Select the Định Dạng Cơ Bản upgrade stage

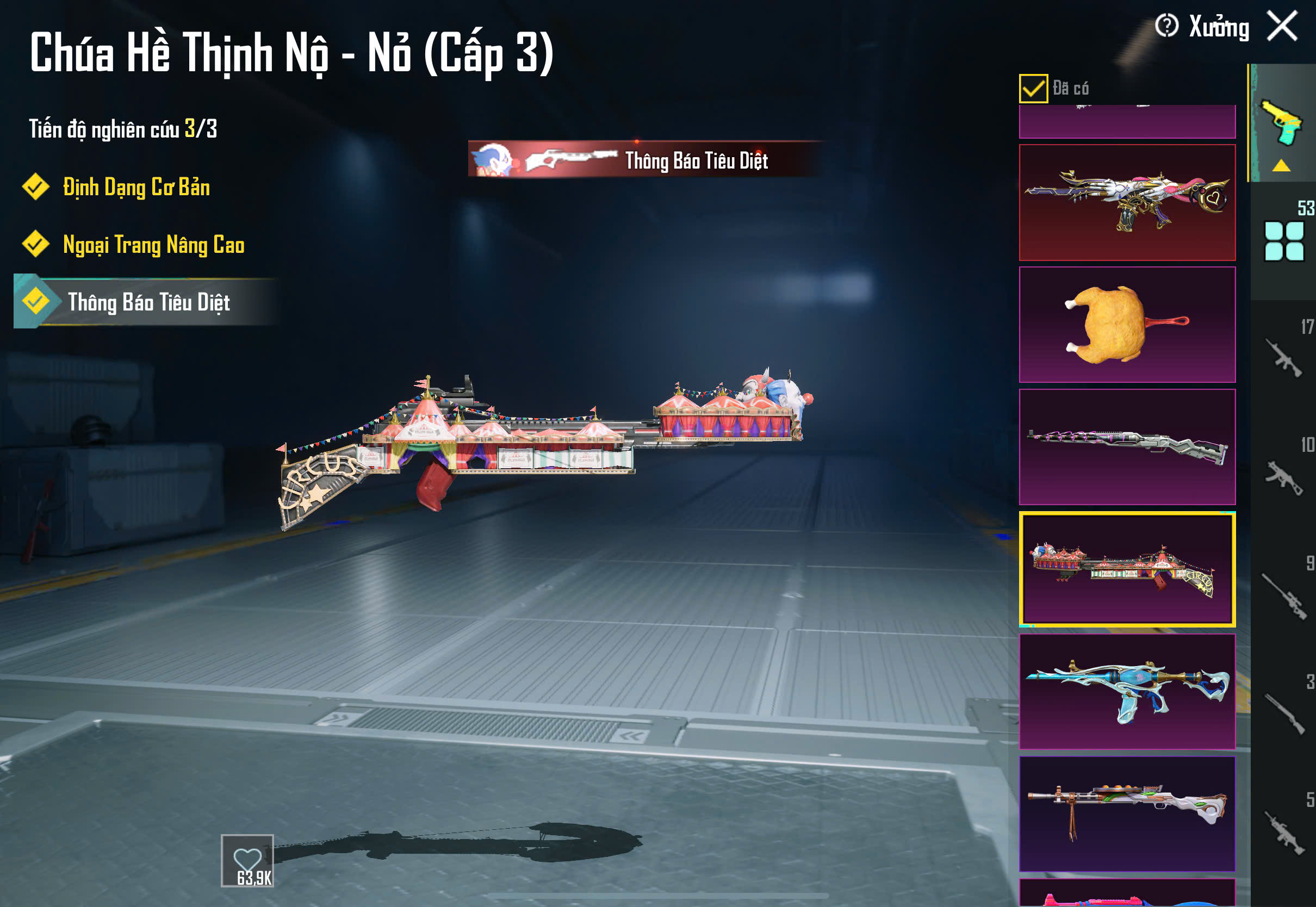pyautogui.click(x=136, y=188)
